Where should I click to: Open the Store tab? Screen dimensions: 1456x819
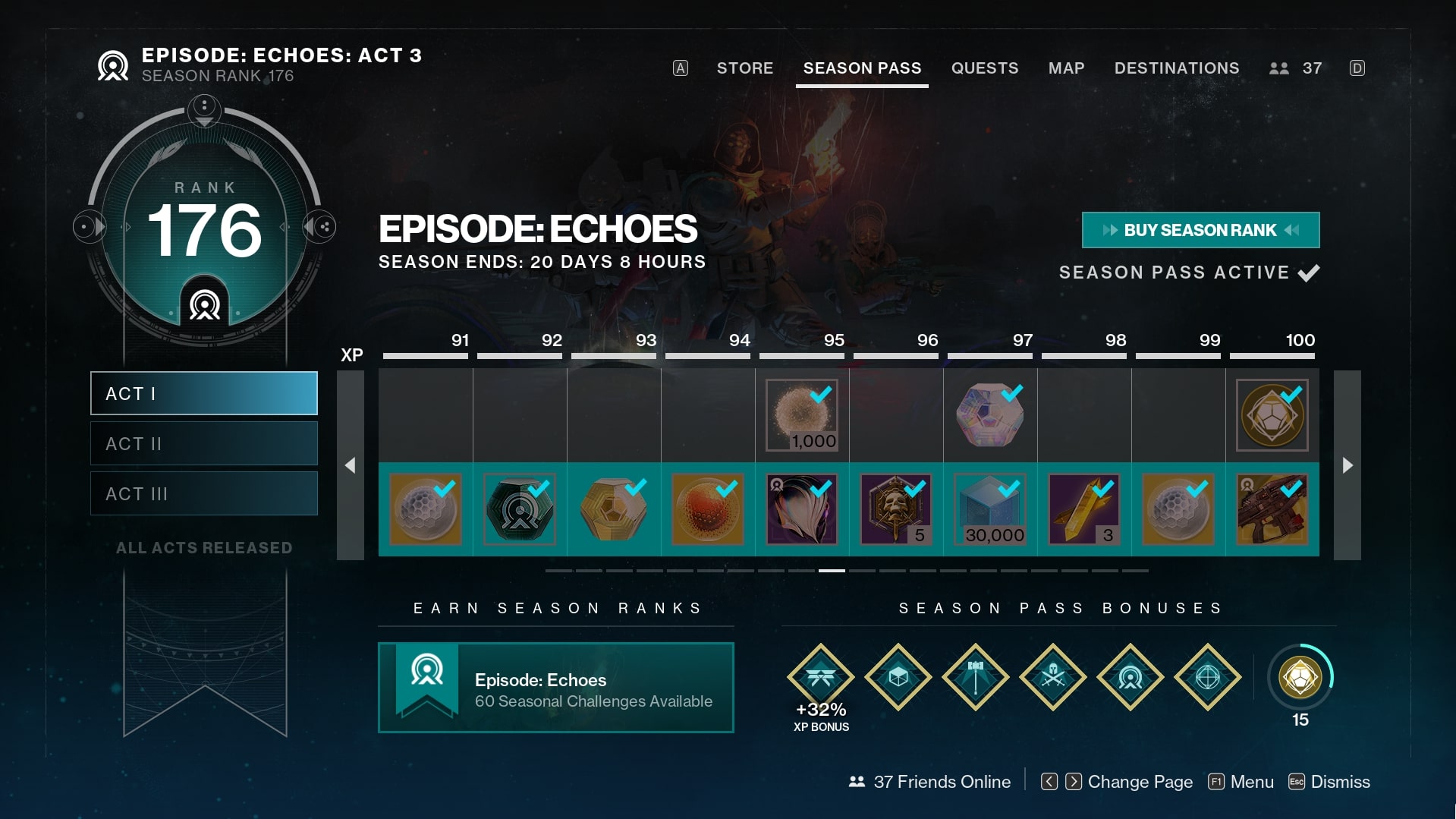[744, 68]
